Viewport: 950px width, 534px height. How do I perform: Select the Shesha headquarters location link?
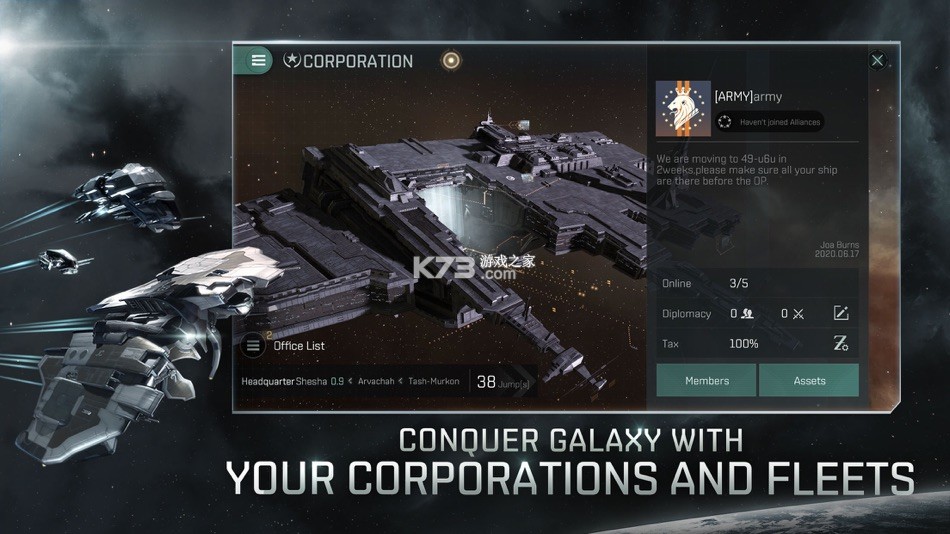(x=312, y=381)
